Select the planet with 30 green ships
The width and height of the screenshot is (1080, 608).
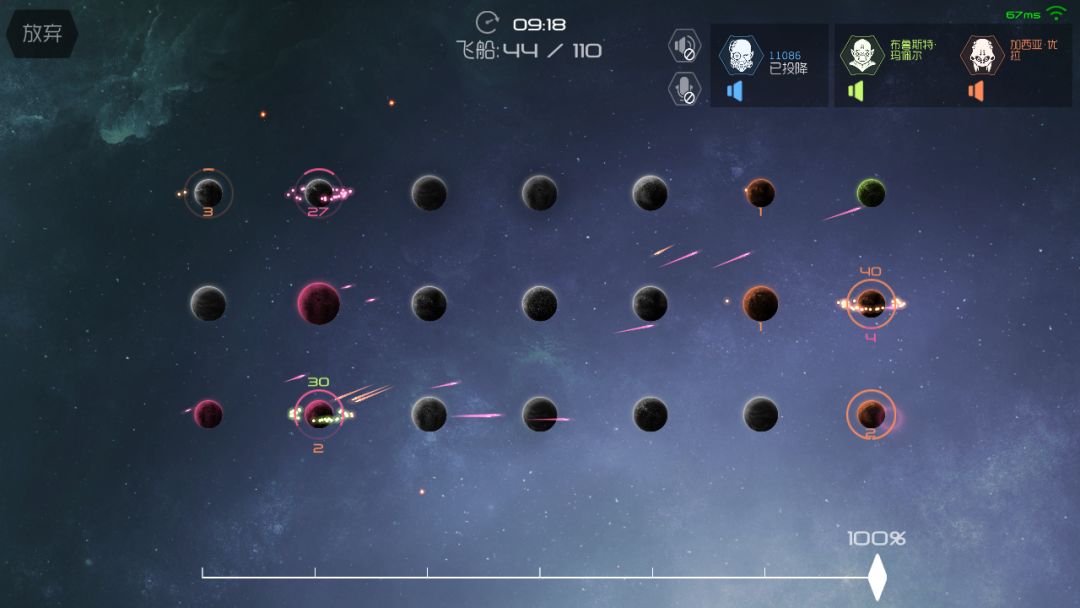point(319,414)
